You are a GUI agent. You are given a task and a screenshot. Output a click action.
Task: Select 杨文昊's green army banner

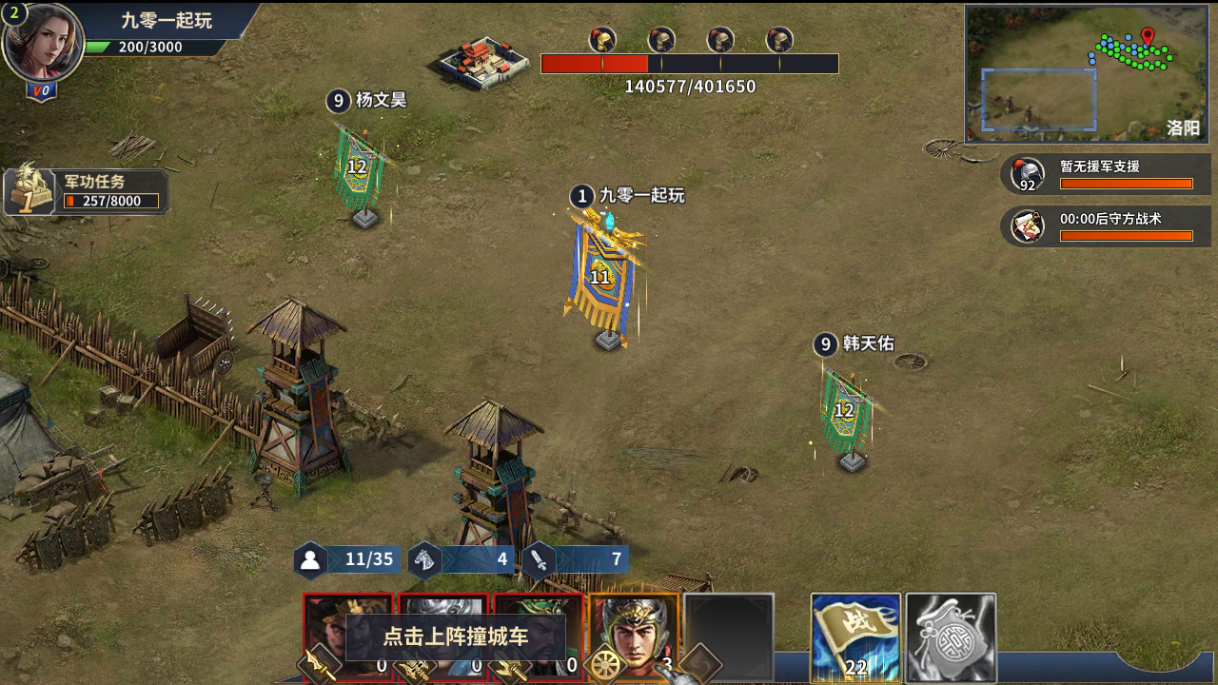tap(358, 170)
